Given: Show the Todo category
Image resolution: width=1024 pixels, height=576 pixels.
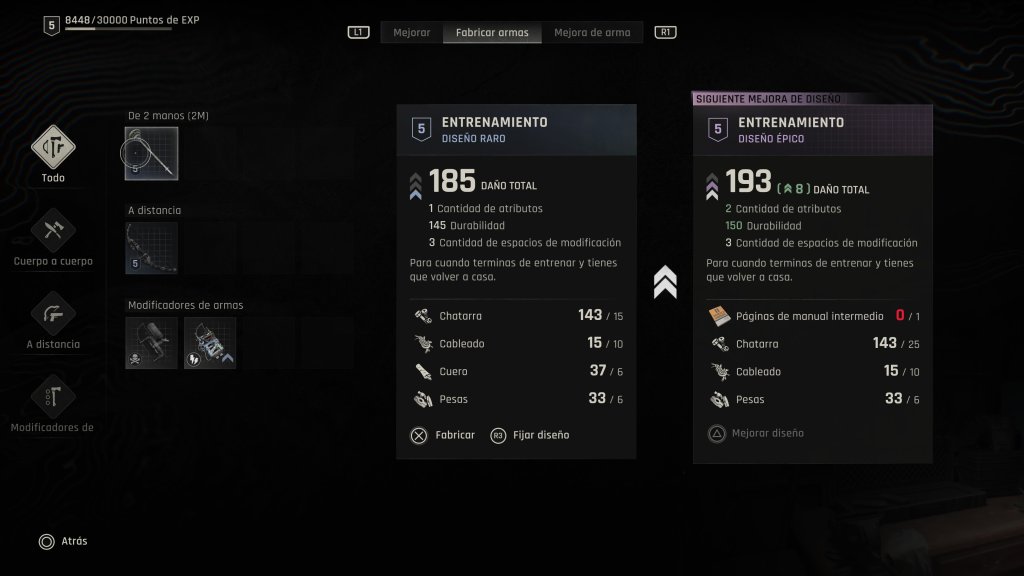Looking at the screenshot, I should tap(53, 149).
